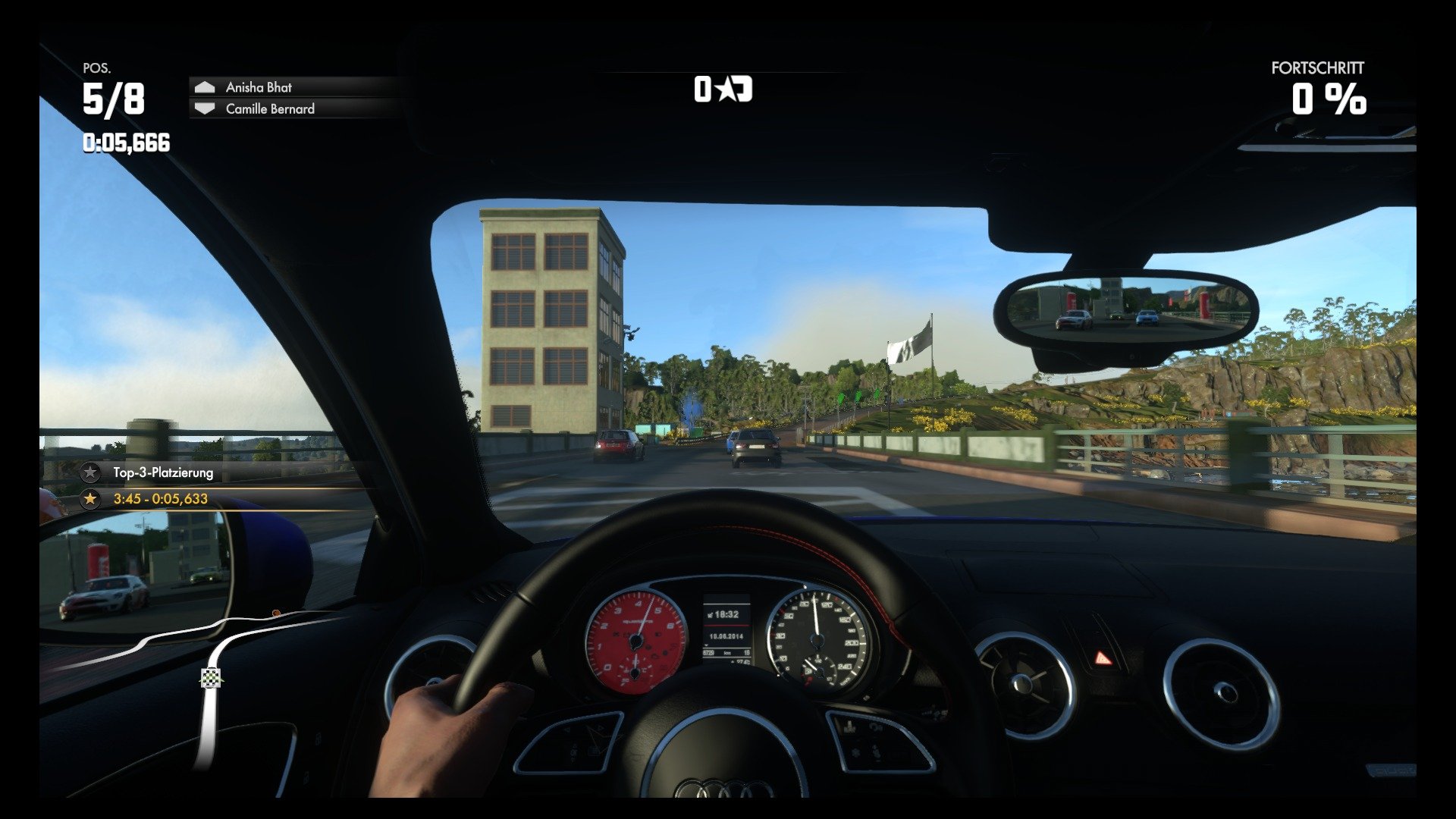Click the race timer showing 0:05,666
This screenshot has height=819, width=1456.
click(x=125, y=141)
